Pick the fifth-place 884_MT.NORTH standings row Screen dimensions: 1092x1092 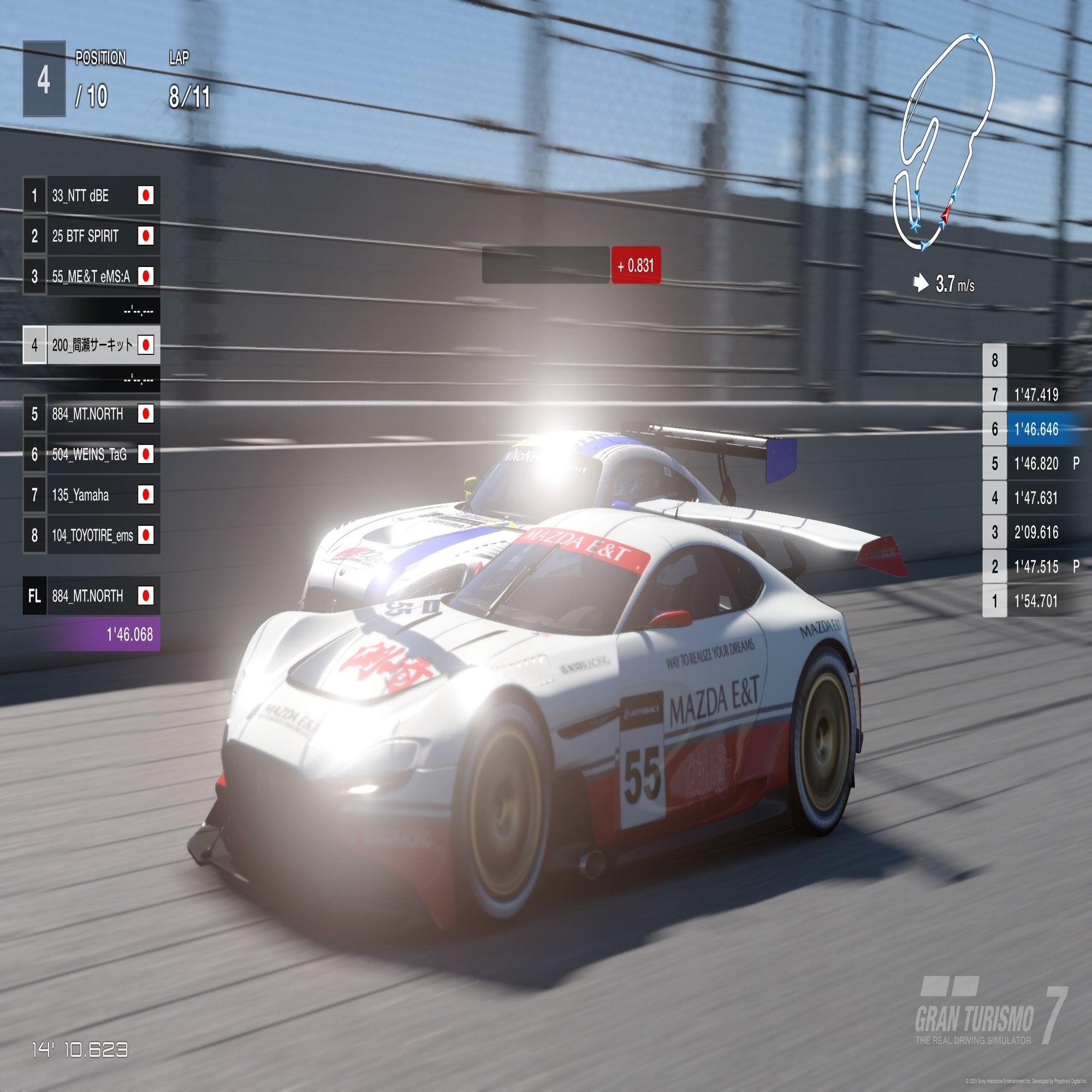click(92, 414)
